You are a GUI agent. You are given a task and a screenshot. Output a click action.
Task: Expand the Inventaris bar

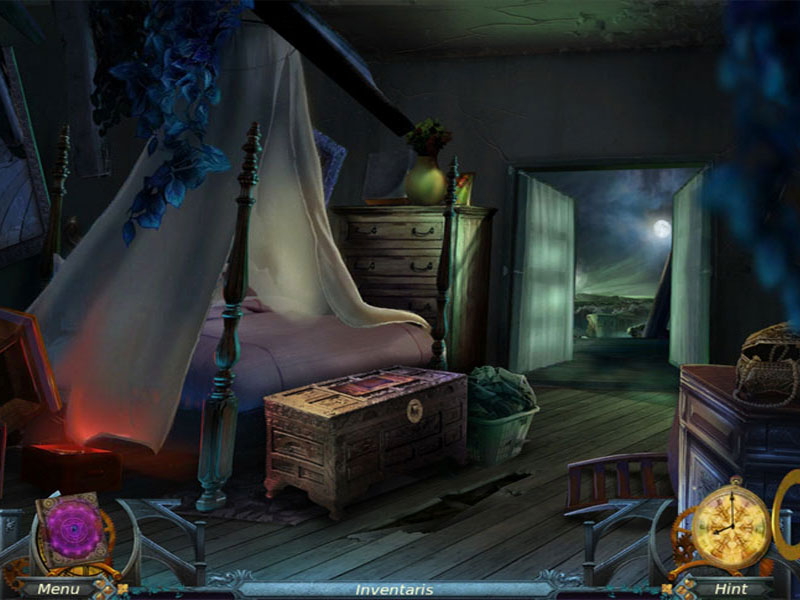pyautogui.click(x=394, y=589)
